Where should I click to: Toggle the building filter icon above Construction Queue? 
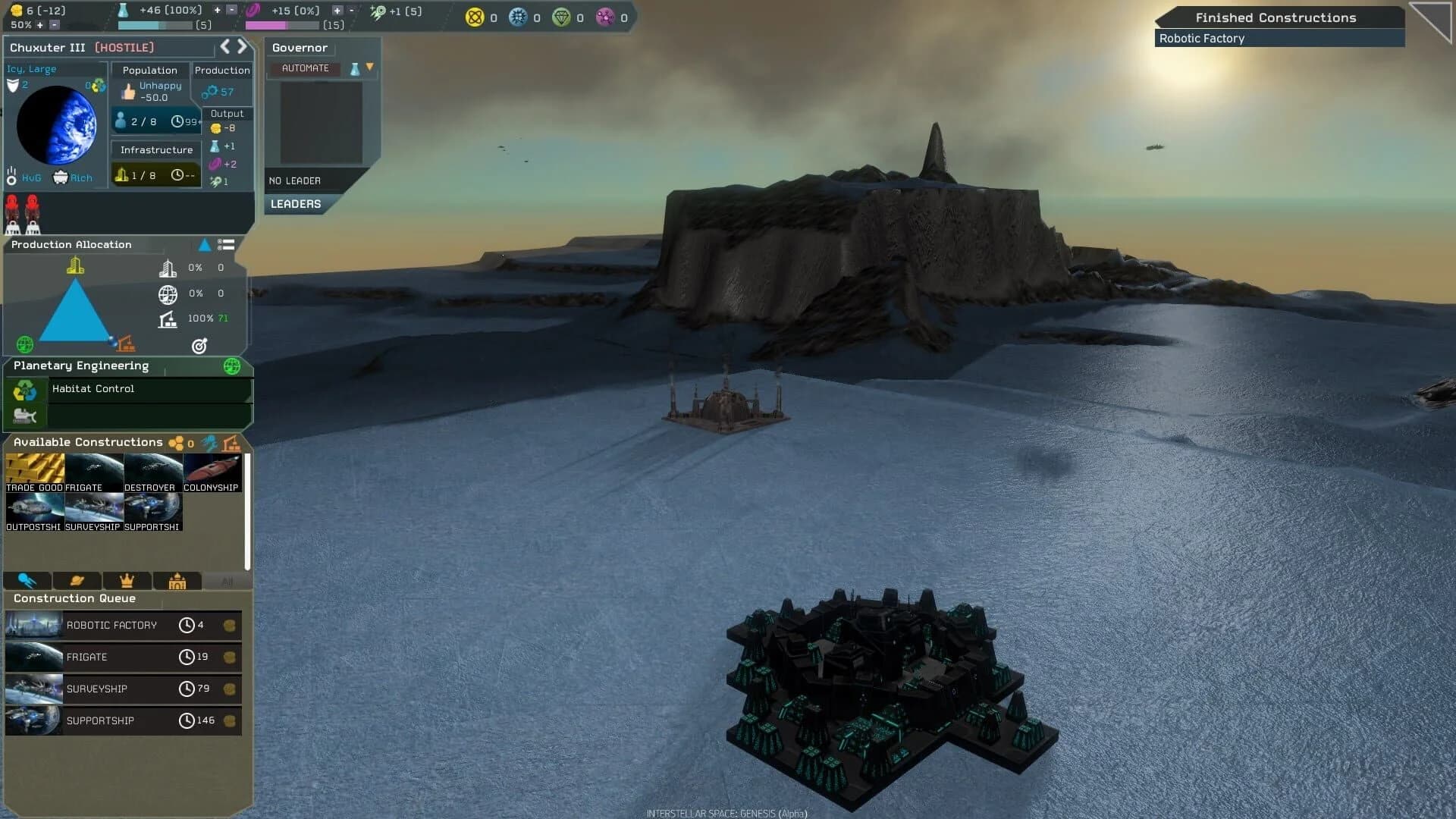coord(177,580)
